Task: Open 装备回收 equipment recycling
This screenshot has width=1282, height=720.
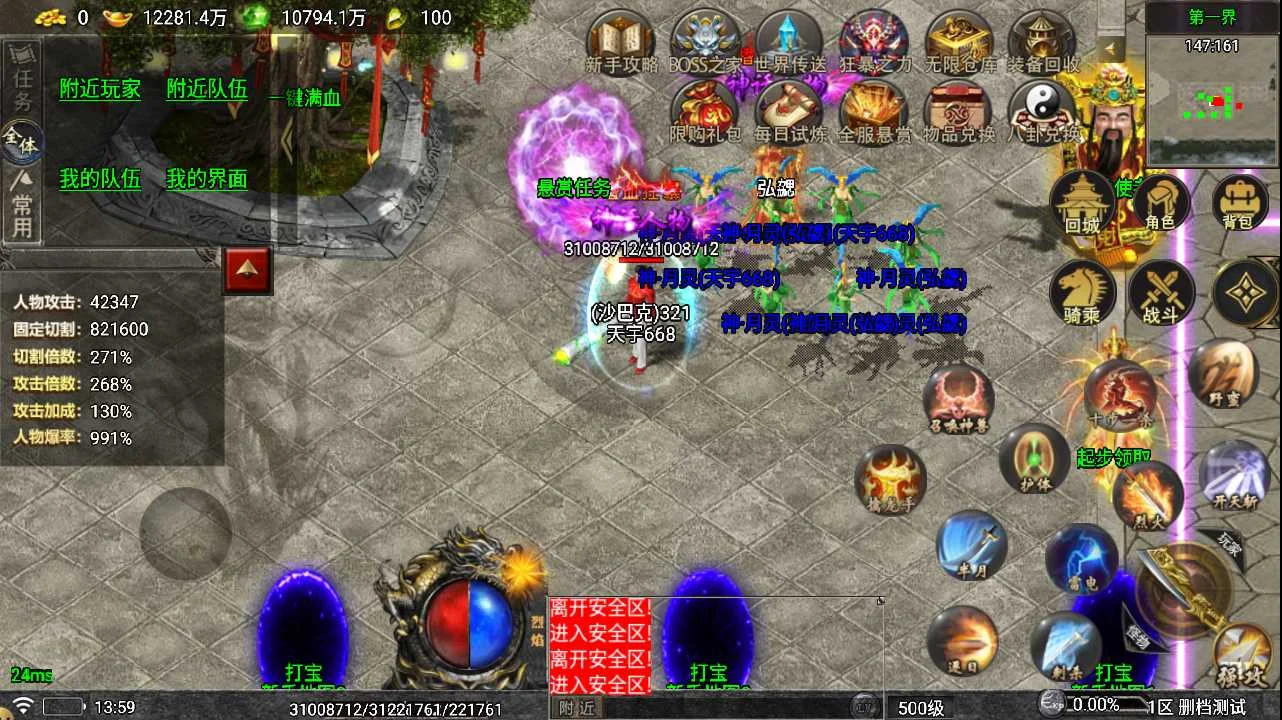Action: (x=1043, y=42)
